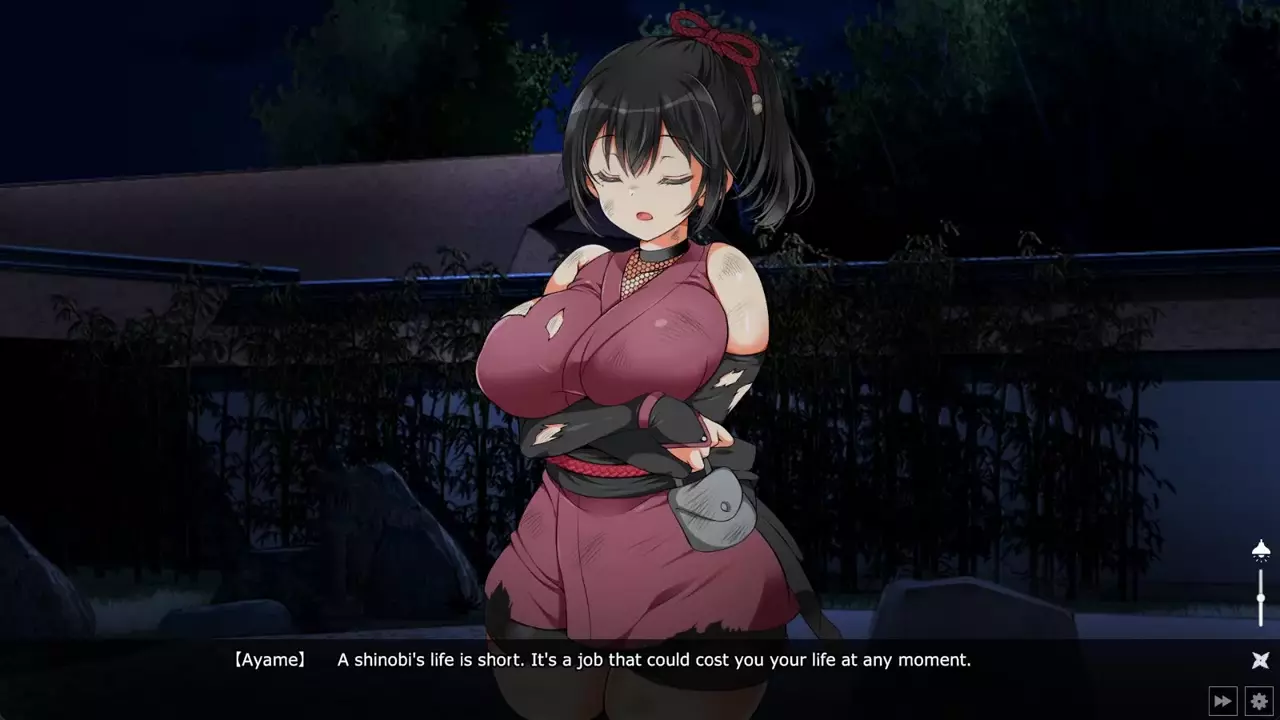Open the gear settings menu

tap(1259, 701)
